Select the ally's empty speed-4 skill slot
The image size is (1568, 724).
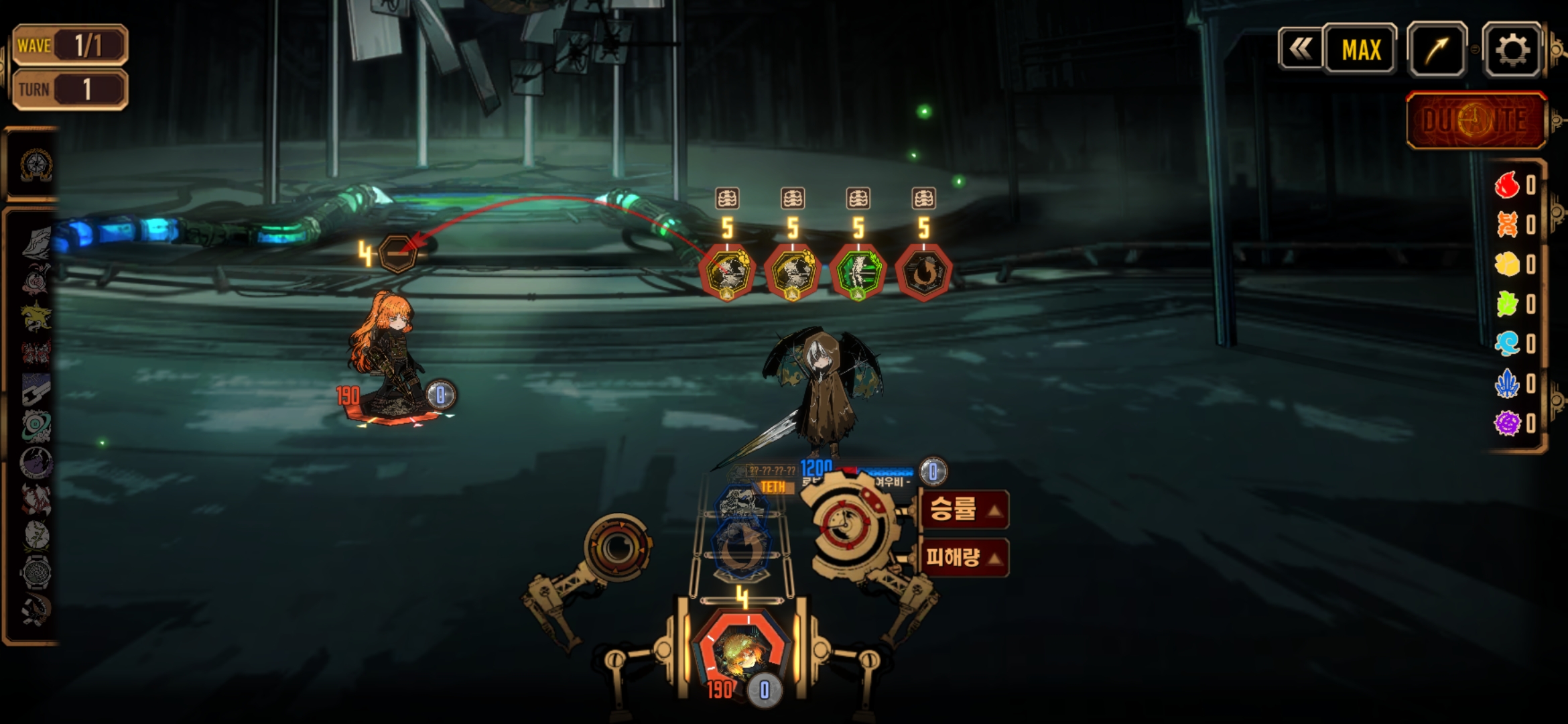point(397,254)
